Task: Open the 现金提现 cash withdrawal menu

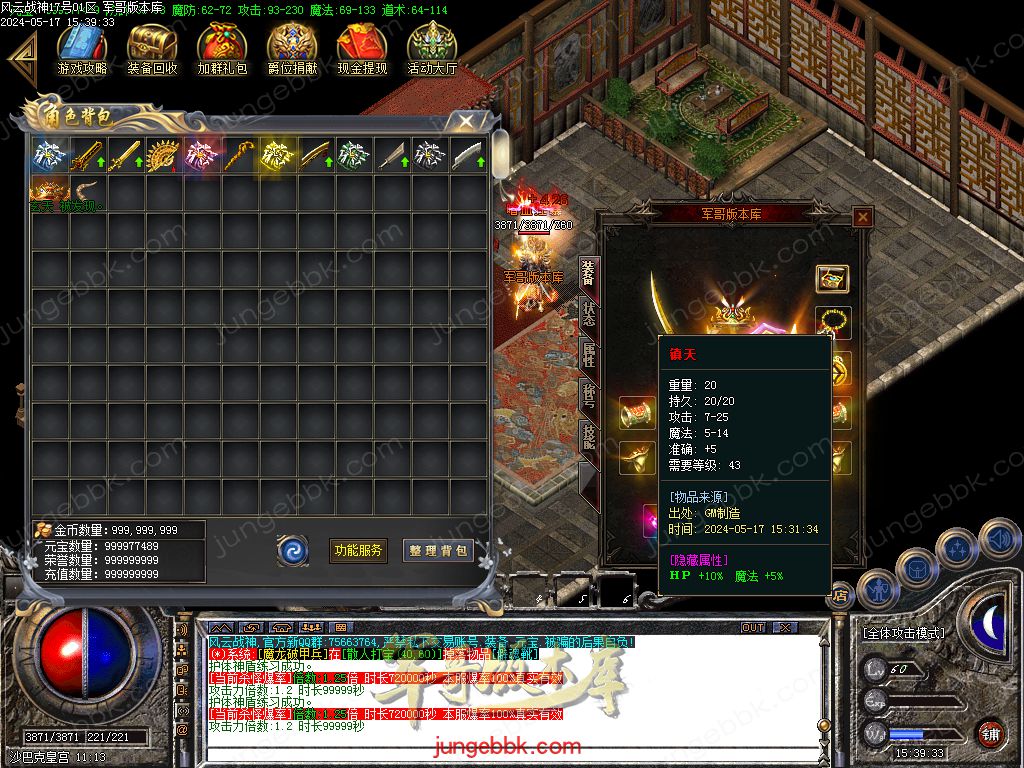Action: coord(362,48)
